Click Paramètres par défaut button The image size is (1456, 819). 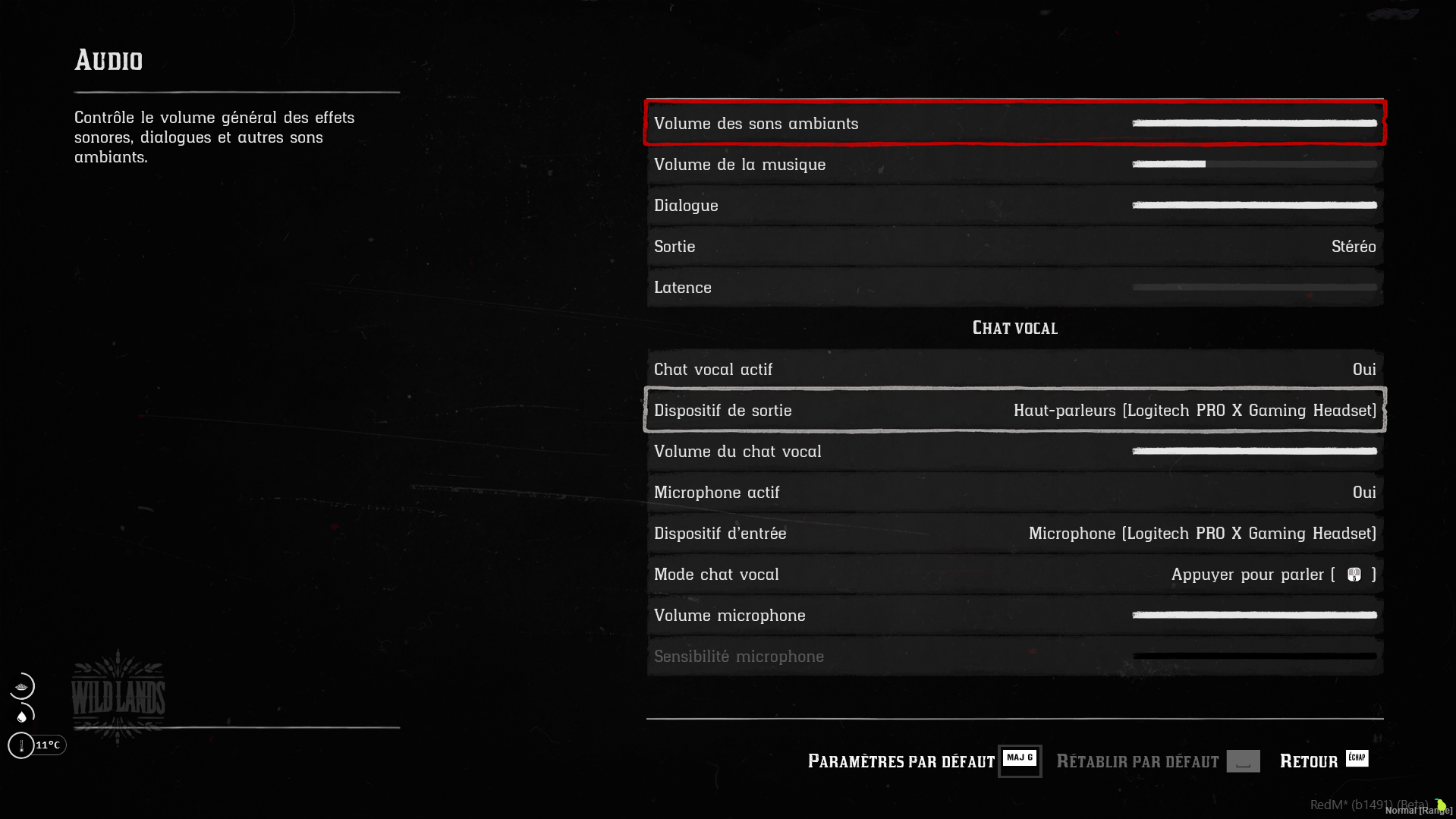(923, 761)
